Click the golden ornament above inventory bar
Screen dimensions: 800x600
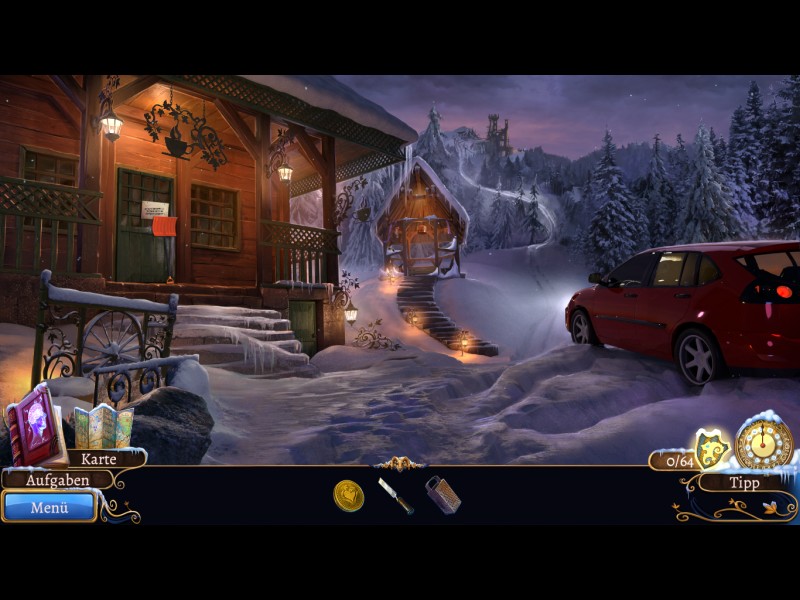399,463
